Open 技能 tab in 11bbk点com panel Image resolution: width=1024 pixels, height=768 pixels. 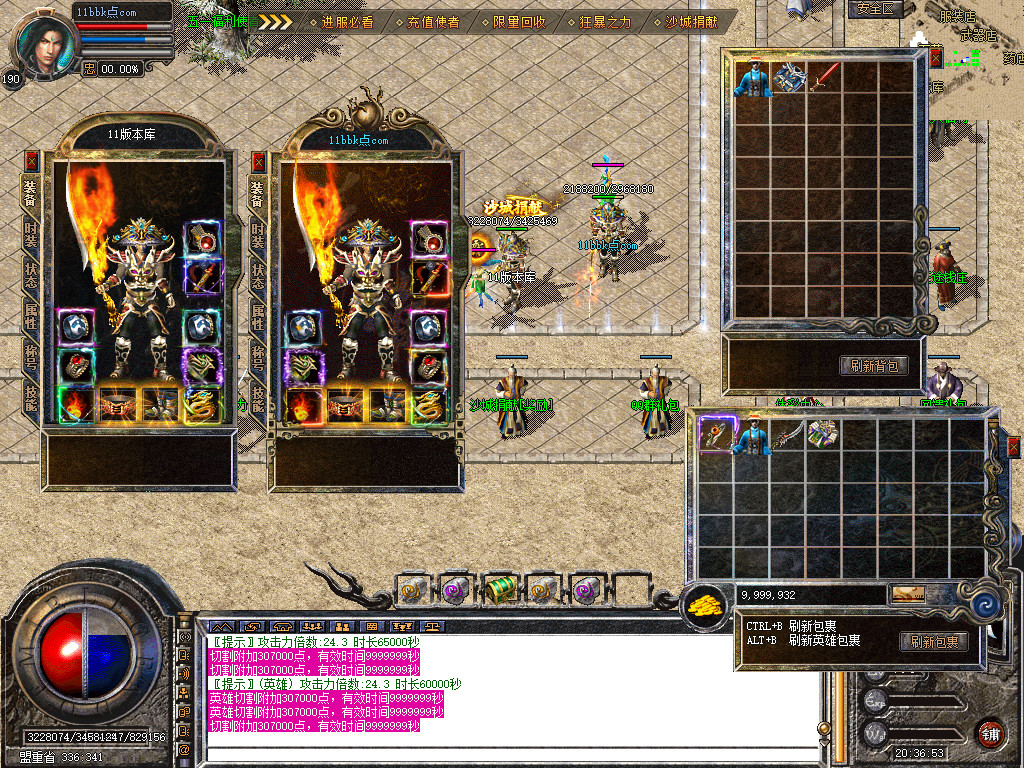pyautogui.click(x=258, y=398)
